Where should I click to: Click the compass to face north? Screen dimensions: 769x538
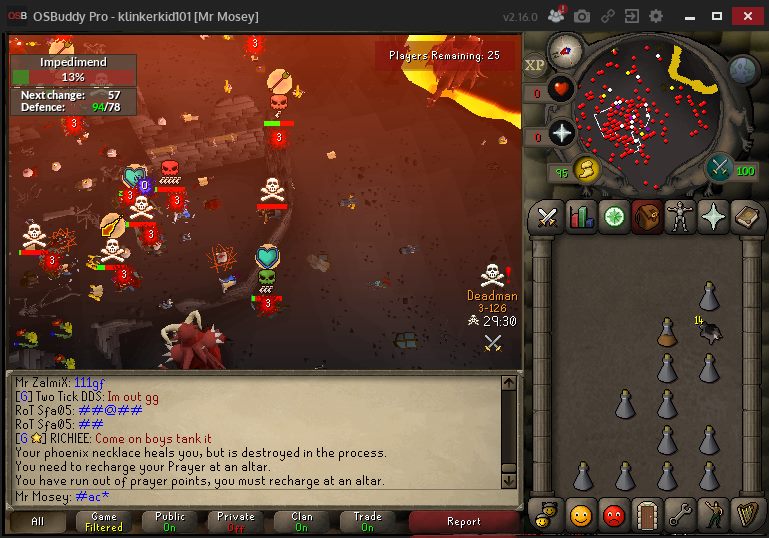click(566, 49)
